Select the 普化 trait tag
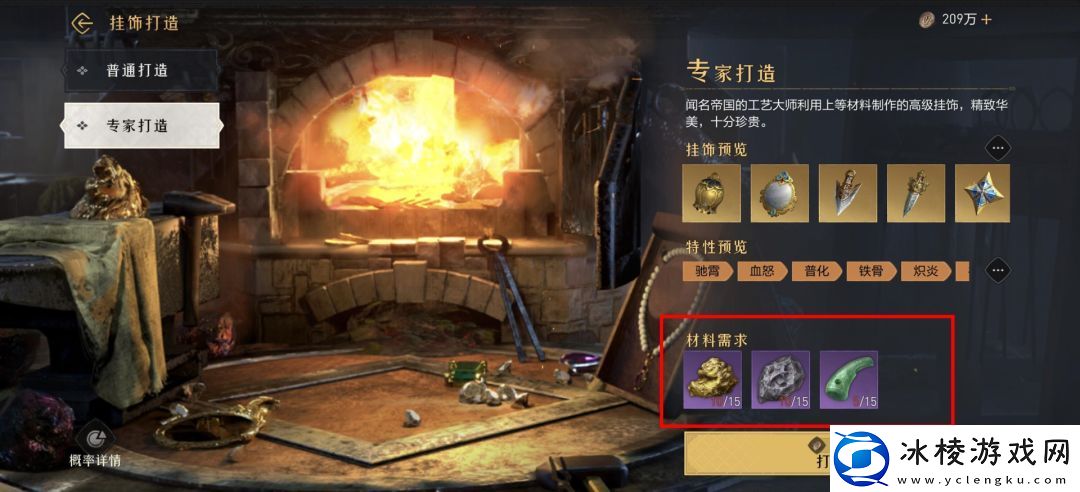 pos(816,271)
